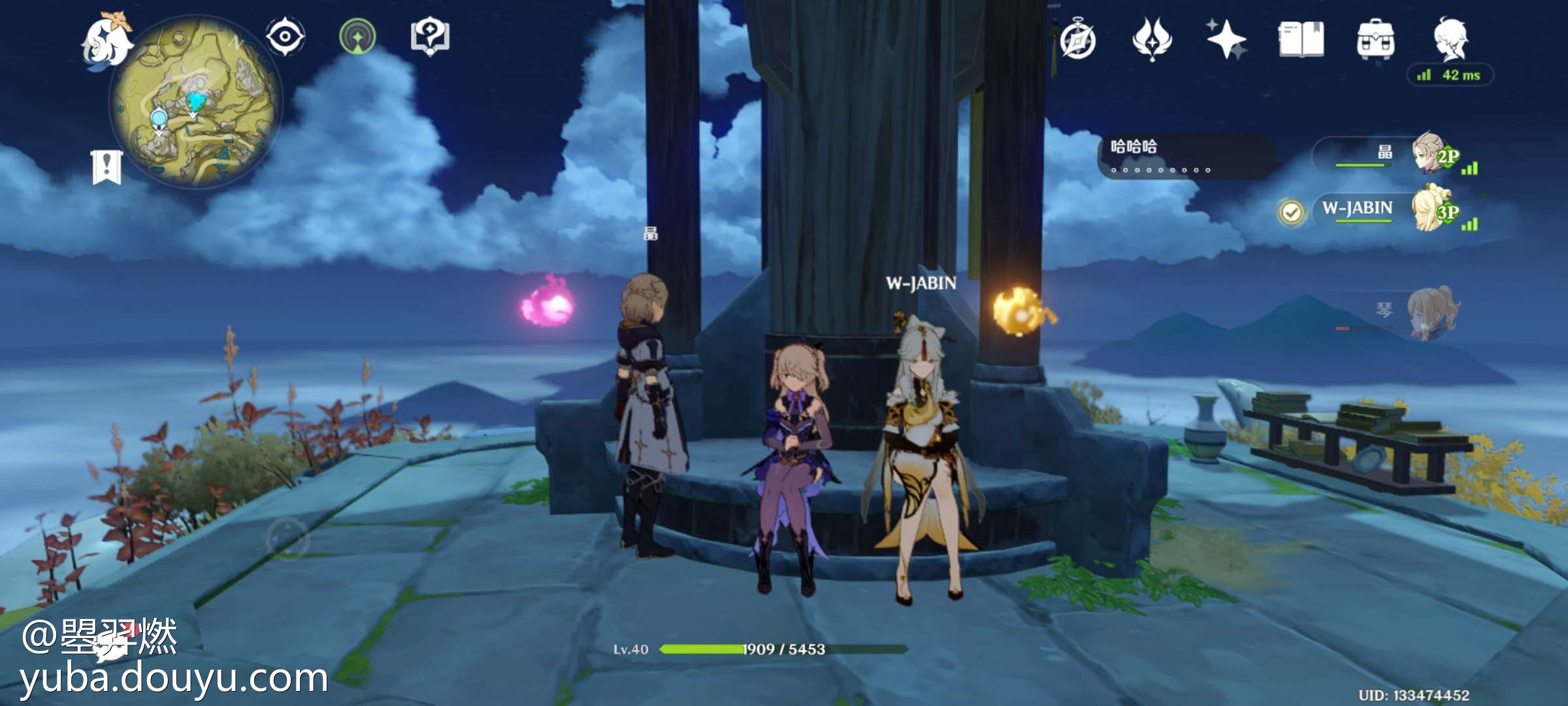Viewport: 1568px width, 706px height.
Task: Open the question mark tutorial icon
Action: [x=429, y=37]
